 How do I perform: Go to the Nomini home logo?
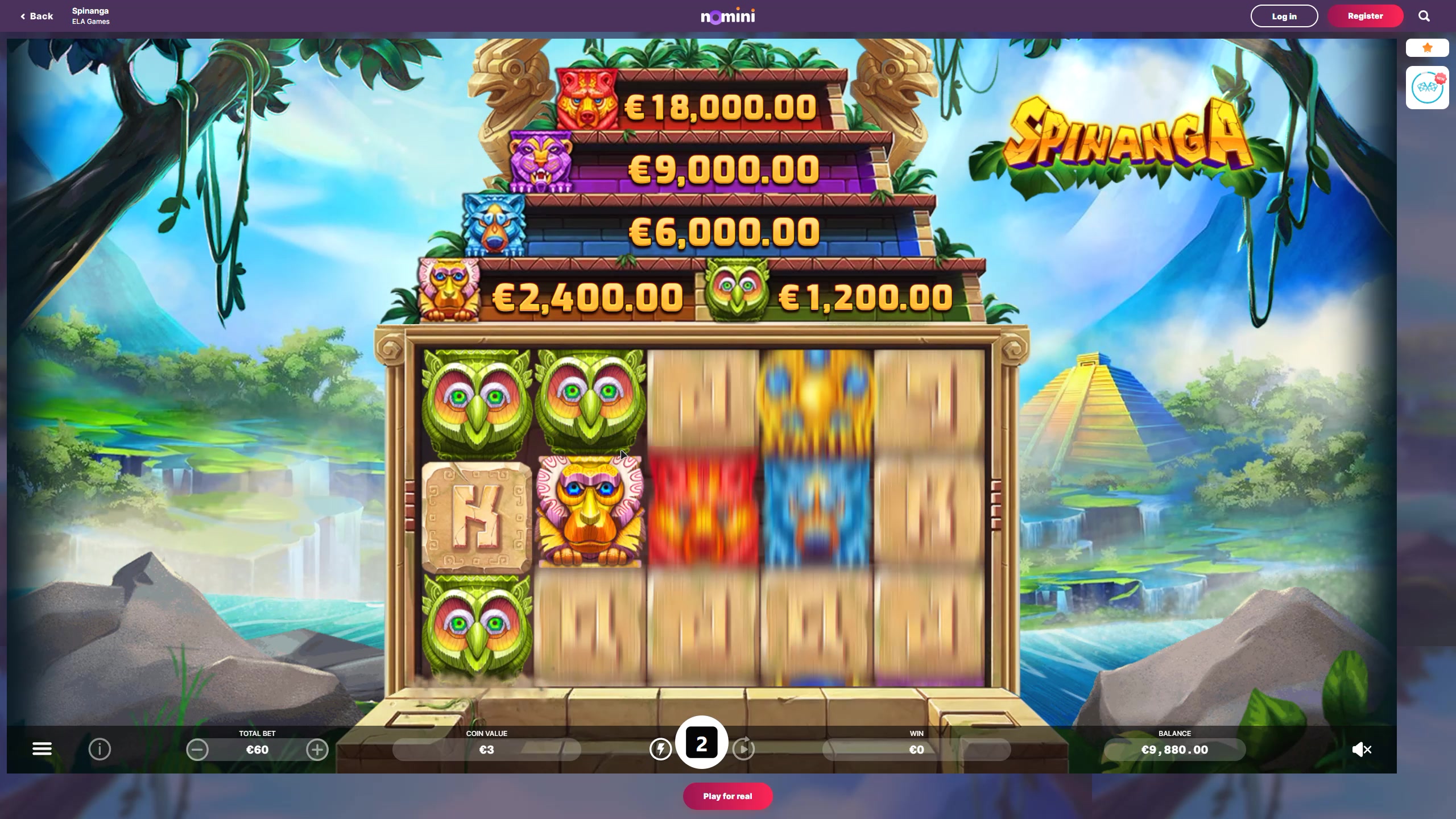click(727, 16)
